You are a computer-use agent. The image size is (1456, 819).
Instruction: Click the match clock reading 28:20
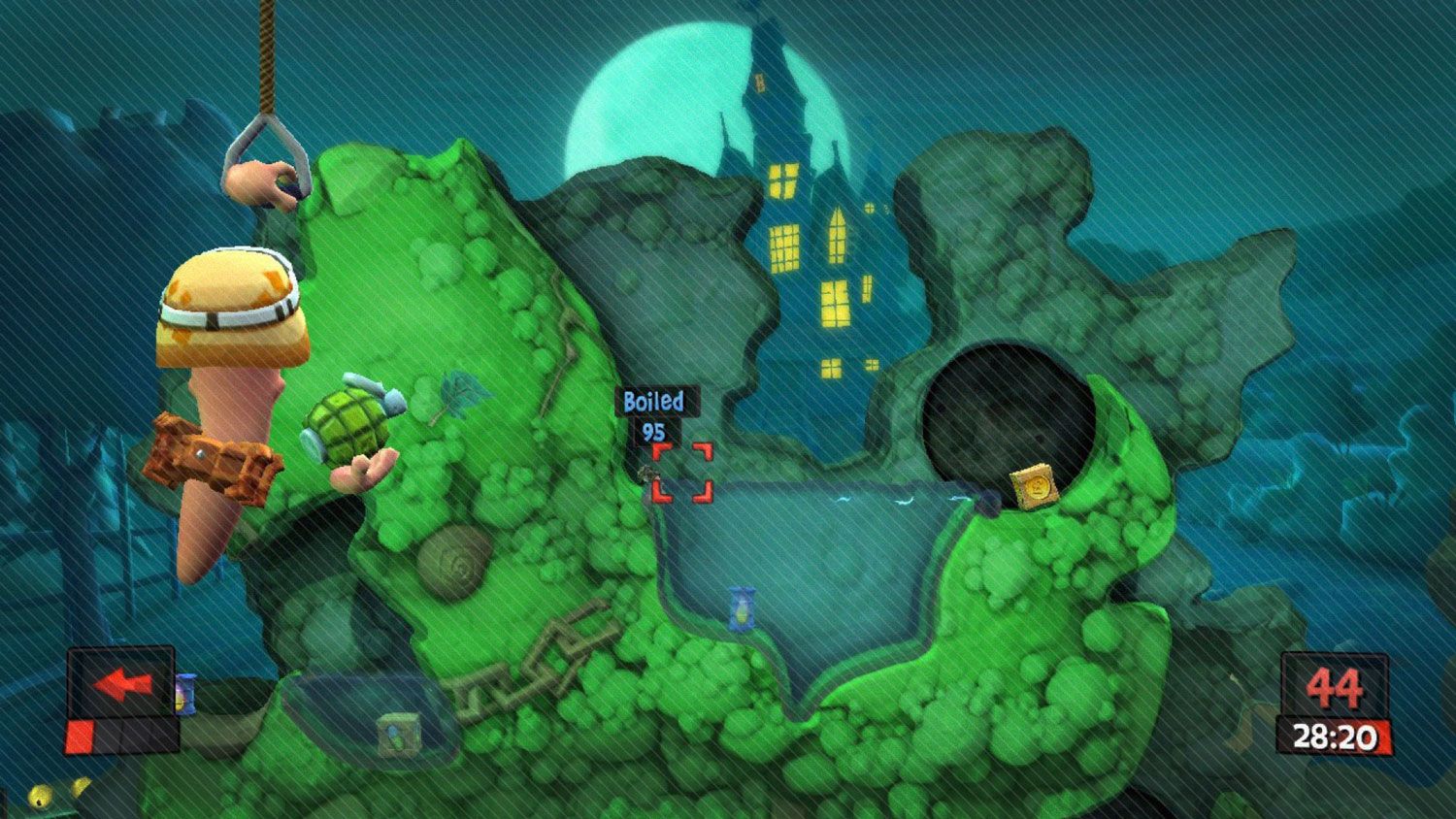(1334, 735)
